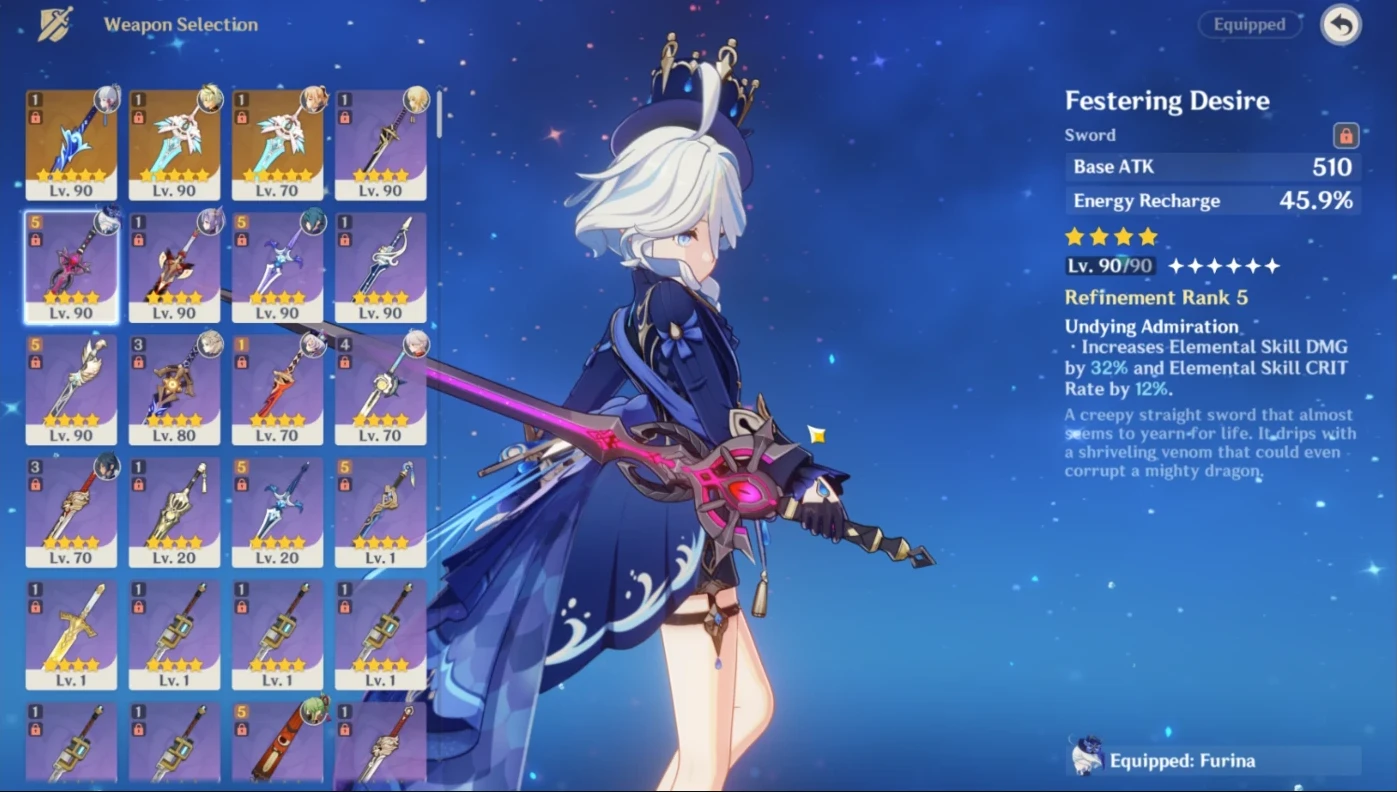Select the highlighted Festering Desire sword slot
1397x792 pixels.
[71, 267]
